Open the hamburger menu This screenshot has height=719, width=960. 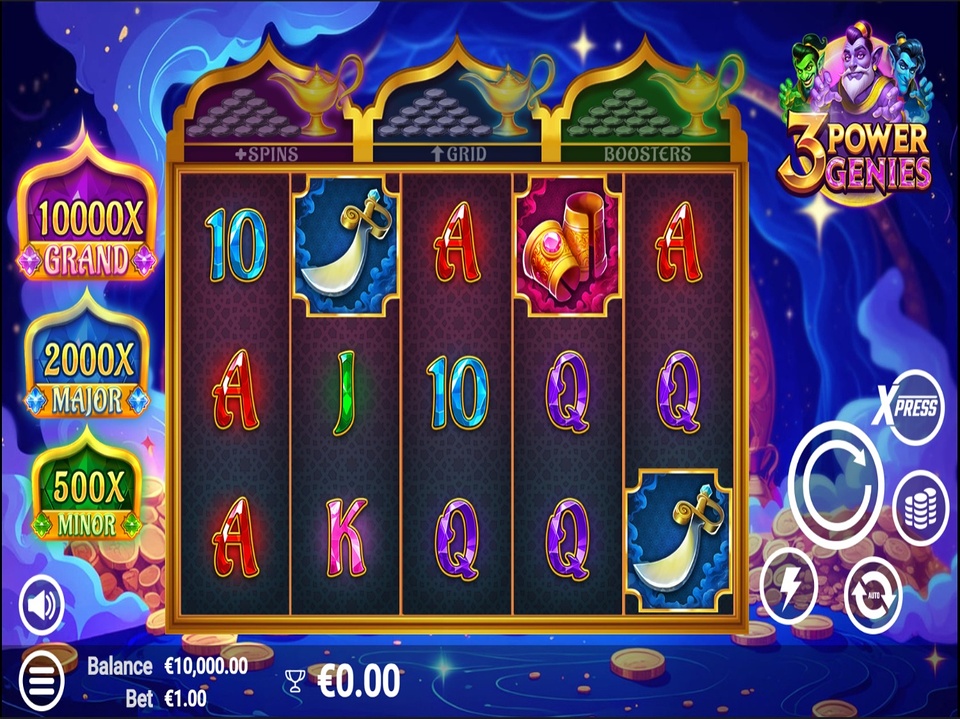click(40, 679)
